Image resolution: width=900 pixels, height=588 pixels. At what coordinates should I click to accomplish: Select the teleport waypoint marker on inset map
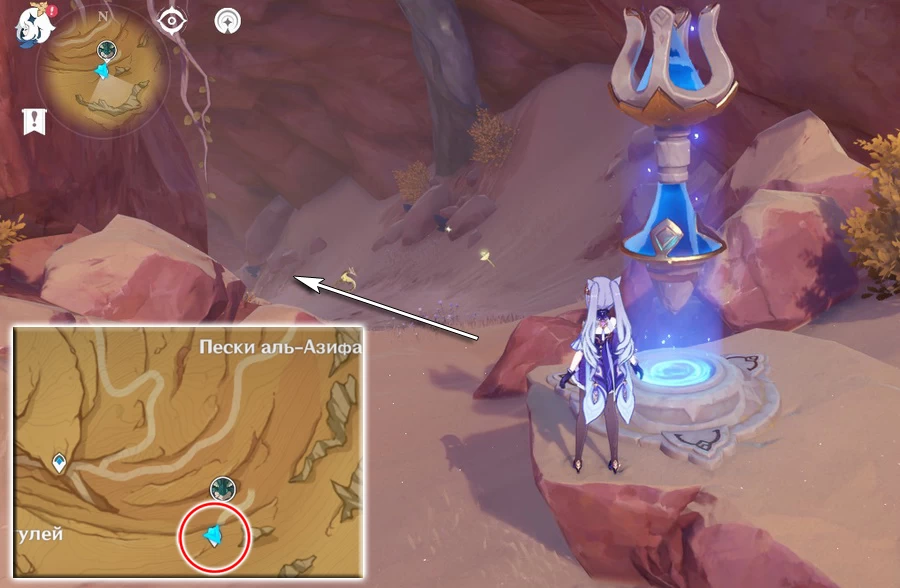pos(61,462)
